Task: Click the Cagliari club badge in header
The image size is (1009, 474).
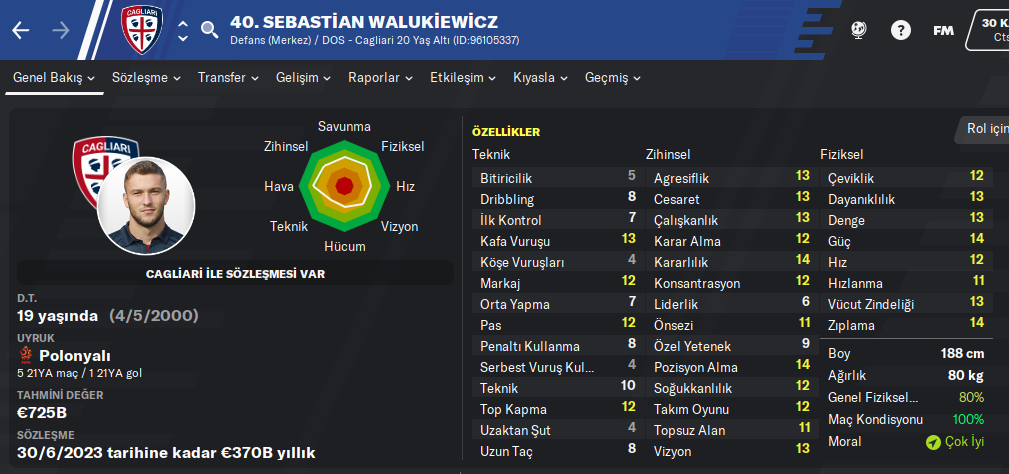Action: coord(141,29)
